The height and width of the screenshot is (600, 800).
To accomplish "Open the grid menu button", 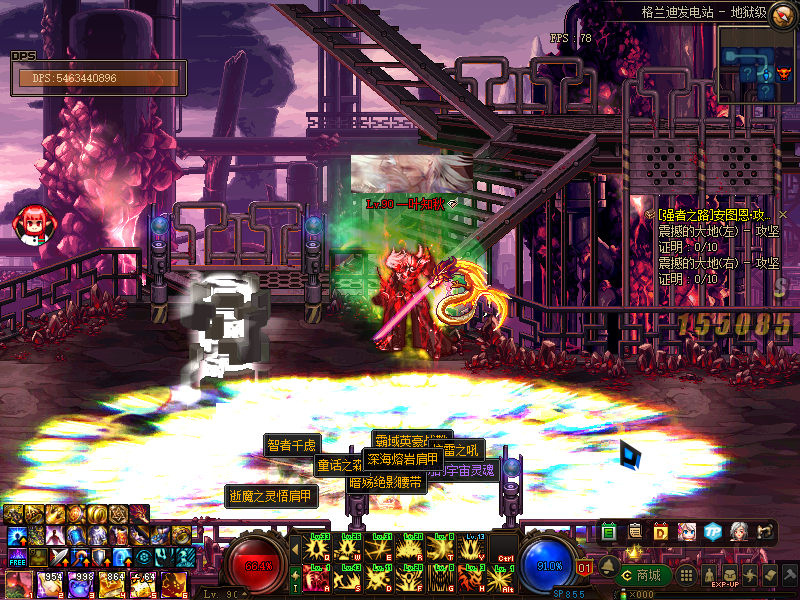I will [685, 575].
